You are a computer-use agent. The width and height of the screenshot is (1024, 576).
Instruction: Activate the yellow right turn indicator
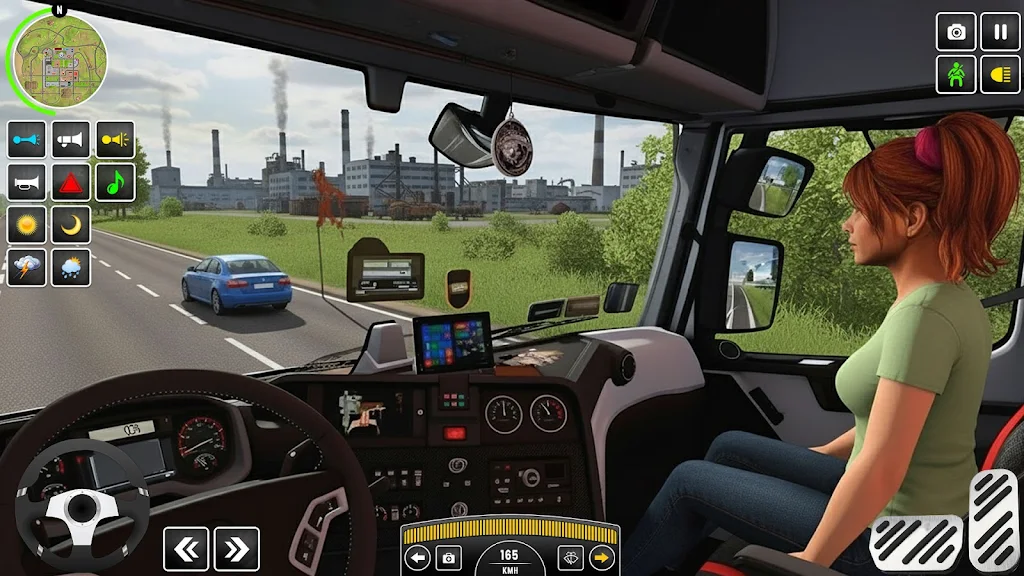pyautogui.click(x=602, y=558)
